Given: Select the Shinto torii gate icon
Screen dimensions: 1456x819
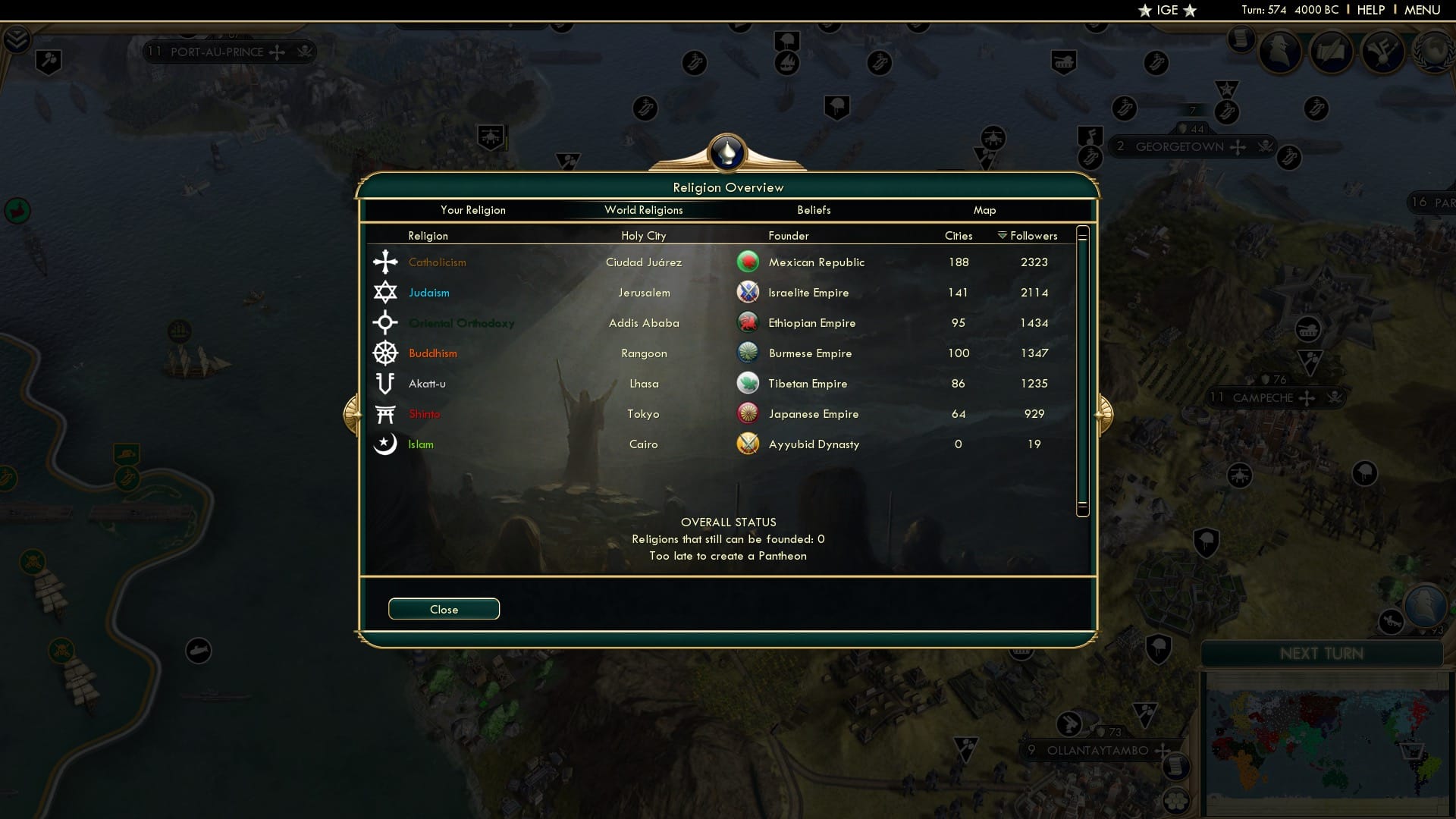Looking at the screenshot, I should (x=386, y=413).
